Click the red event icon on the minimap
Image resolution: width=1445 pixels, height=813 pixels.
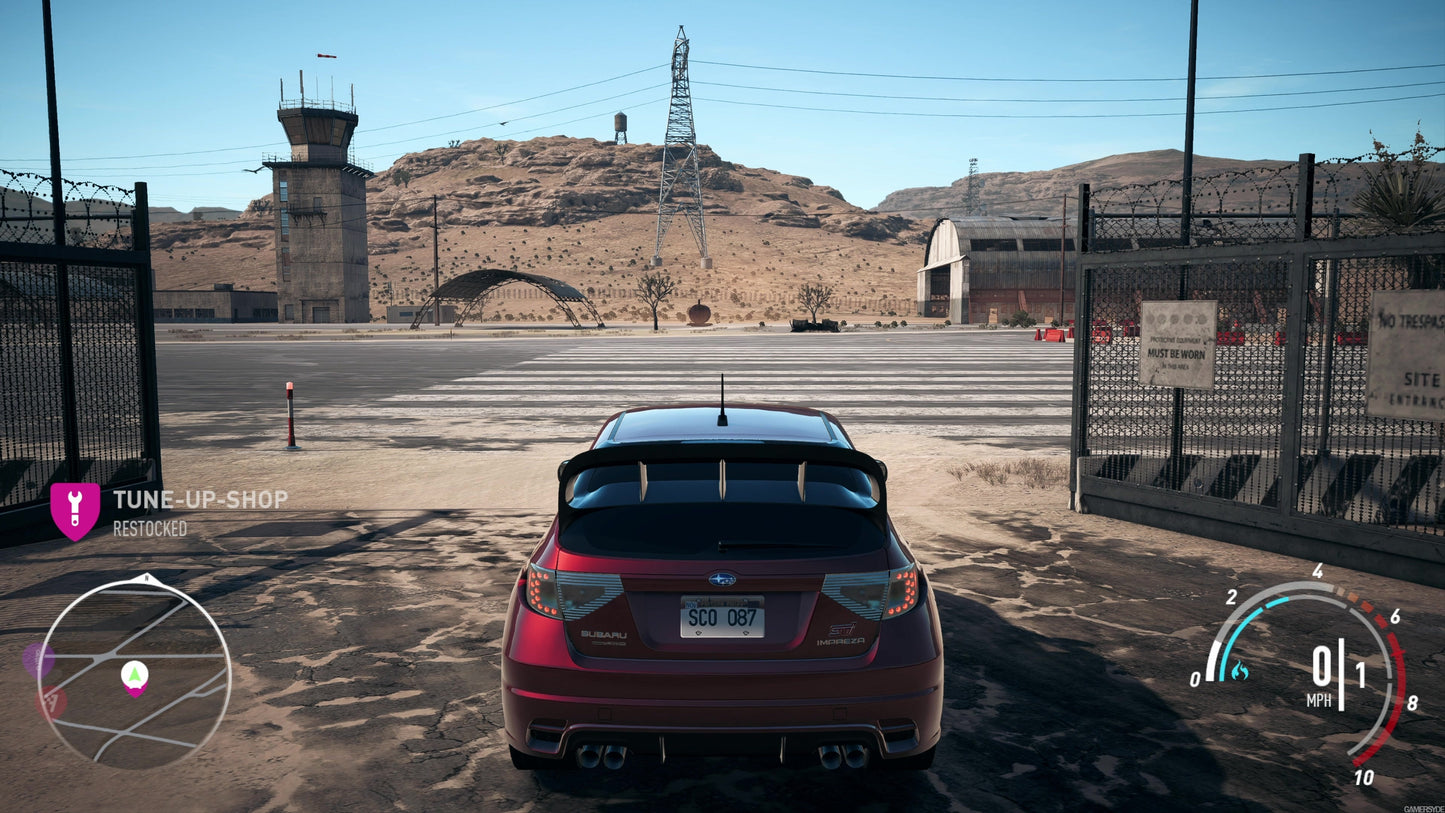52,700
